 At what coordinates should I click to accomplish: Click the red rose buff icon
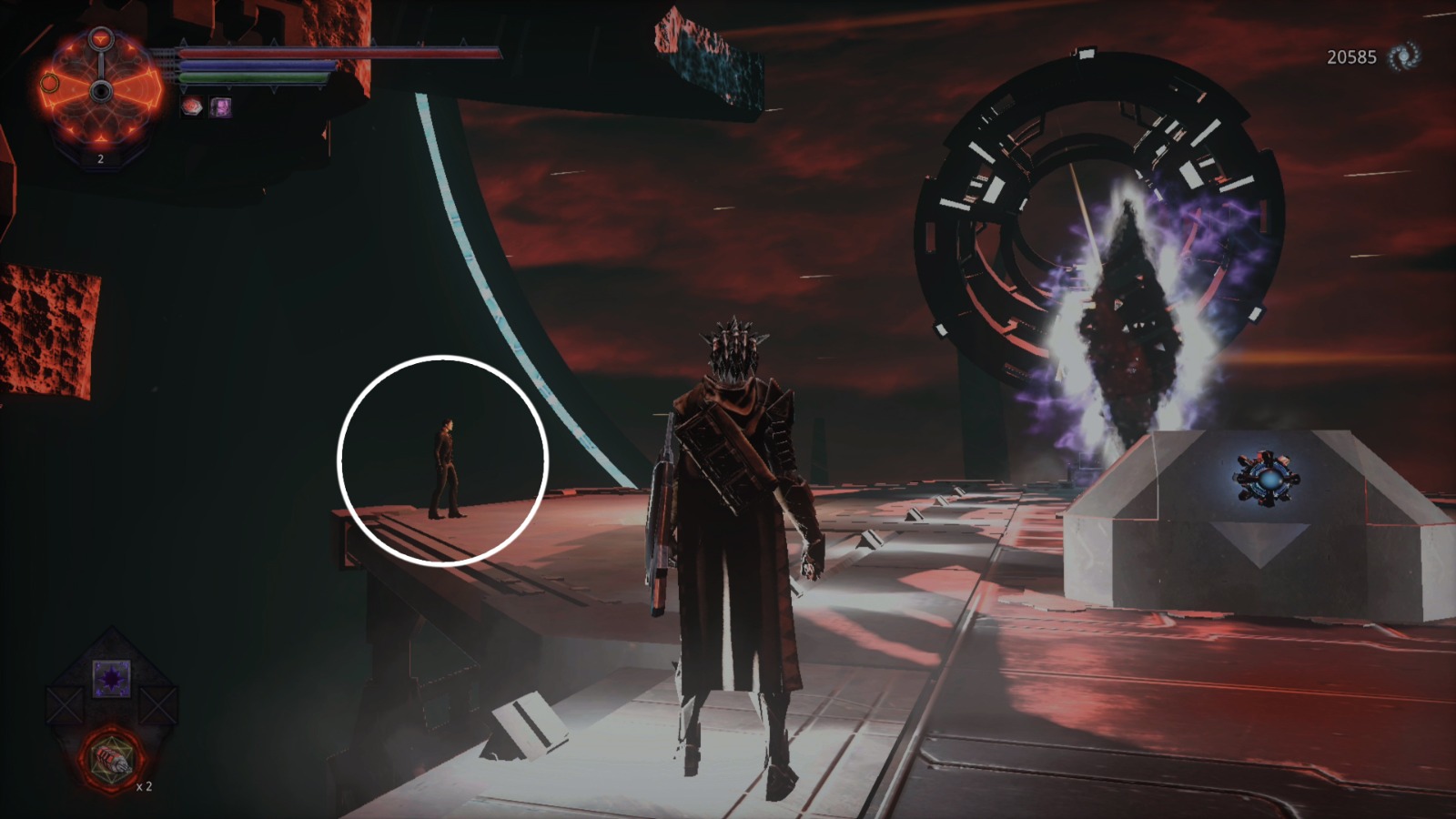192,106
